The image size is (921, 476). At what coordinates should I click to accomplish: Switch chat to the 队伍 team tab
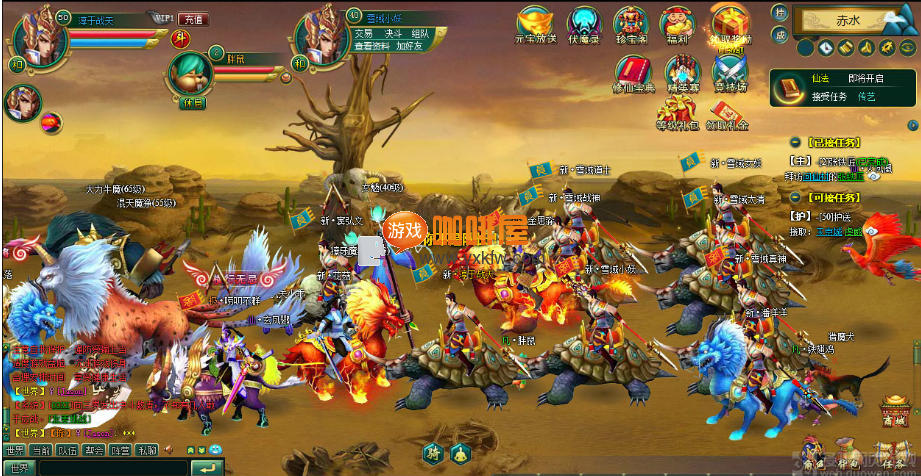point(67,451)
